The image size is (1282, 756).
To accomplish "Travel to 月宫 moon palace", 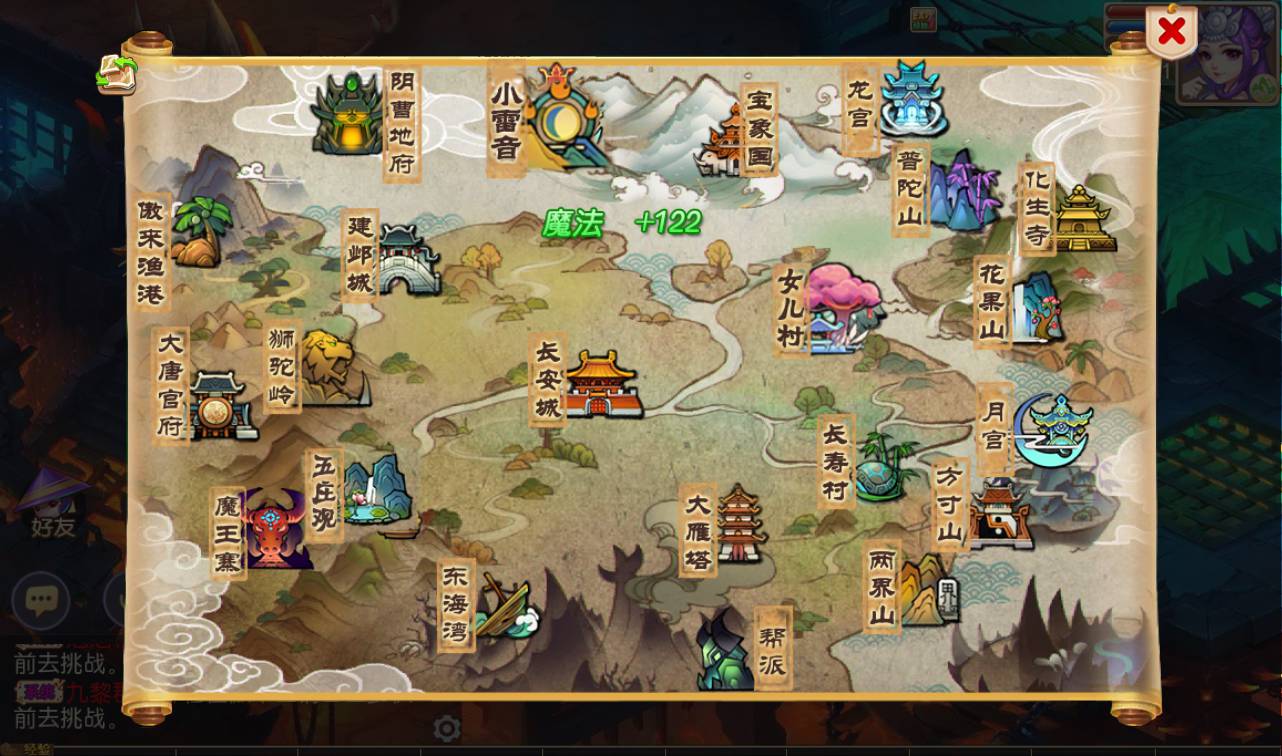I will (x=1052, y=428).
